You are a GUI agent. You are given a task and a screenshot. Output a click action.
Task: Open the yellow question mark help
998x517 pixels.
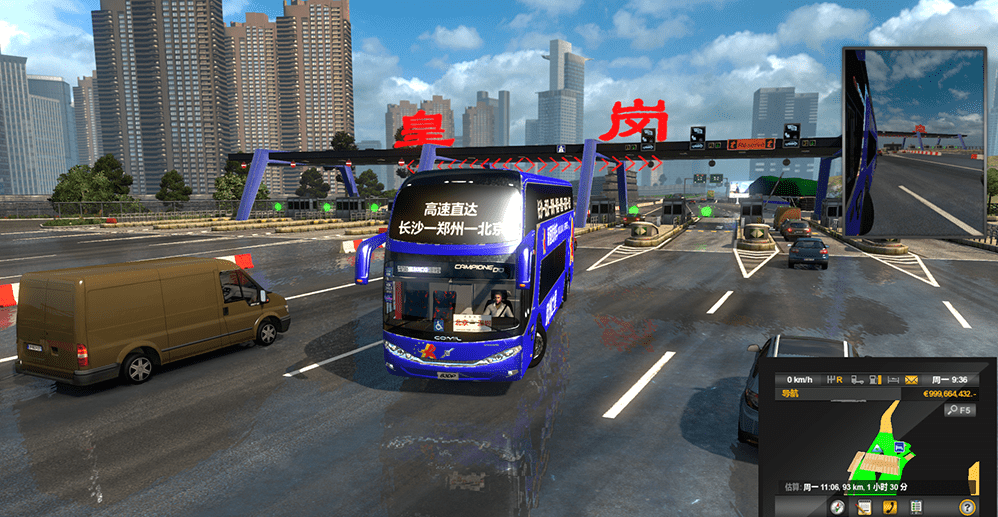click(x=967, y=507)
